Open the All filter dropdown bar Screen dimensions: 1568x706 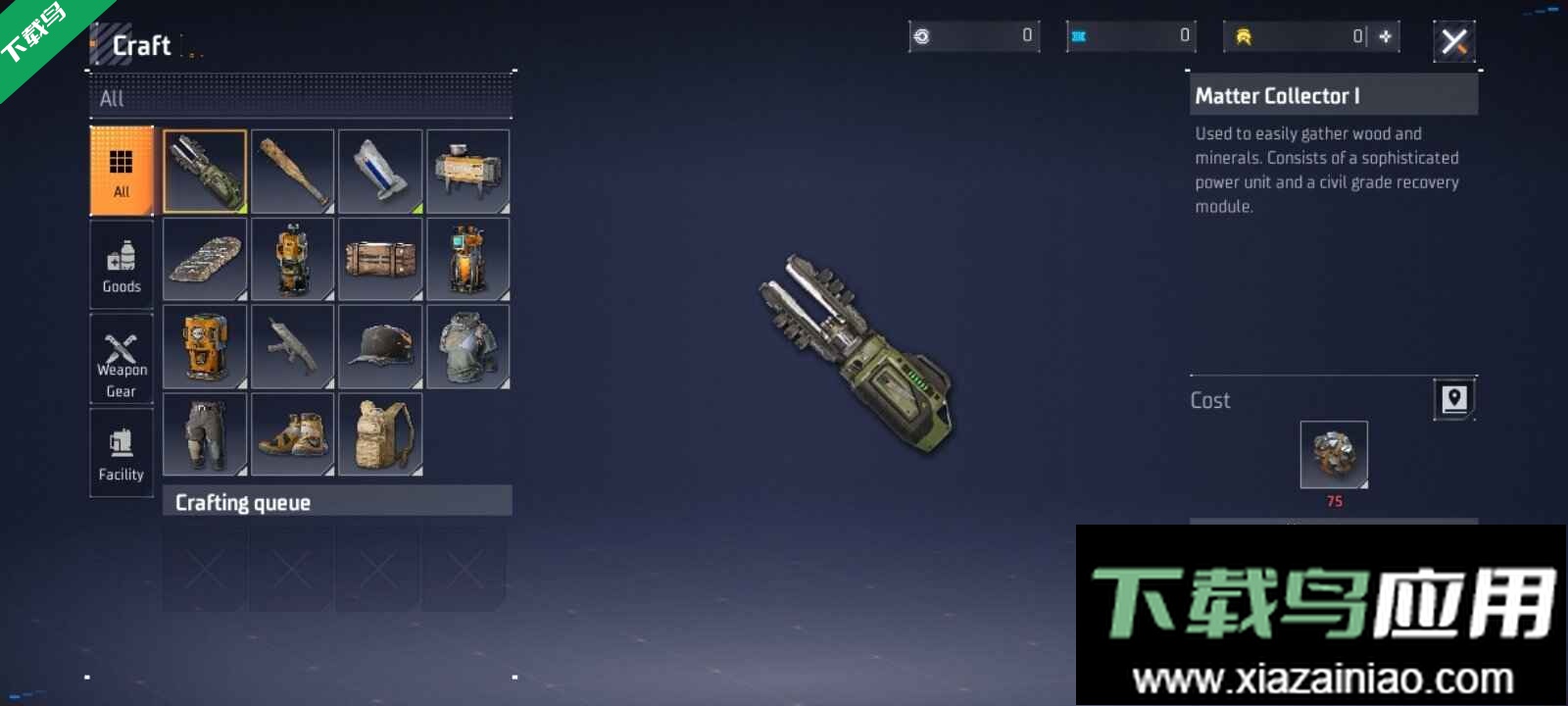pyautogui.click(x=299, y=98)
